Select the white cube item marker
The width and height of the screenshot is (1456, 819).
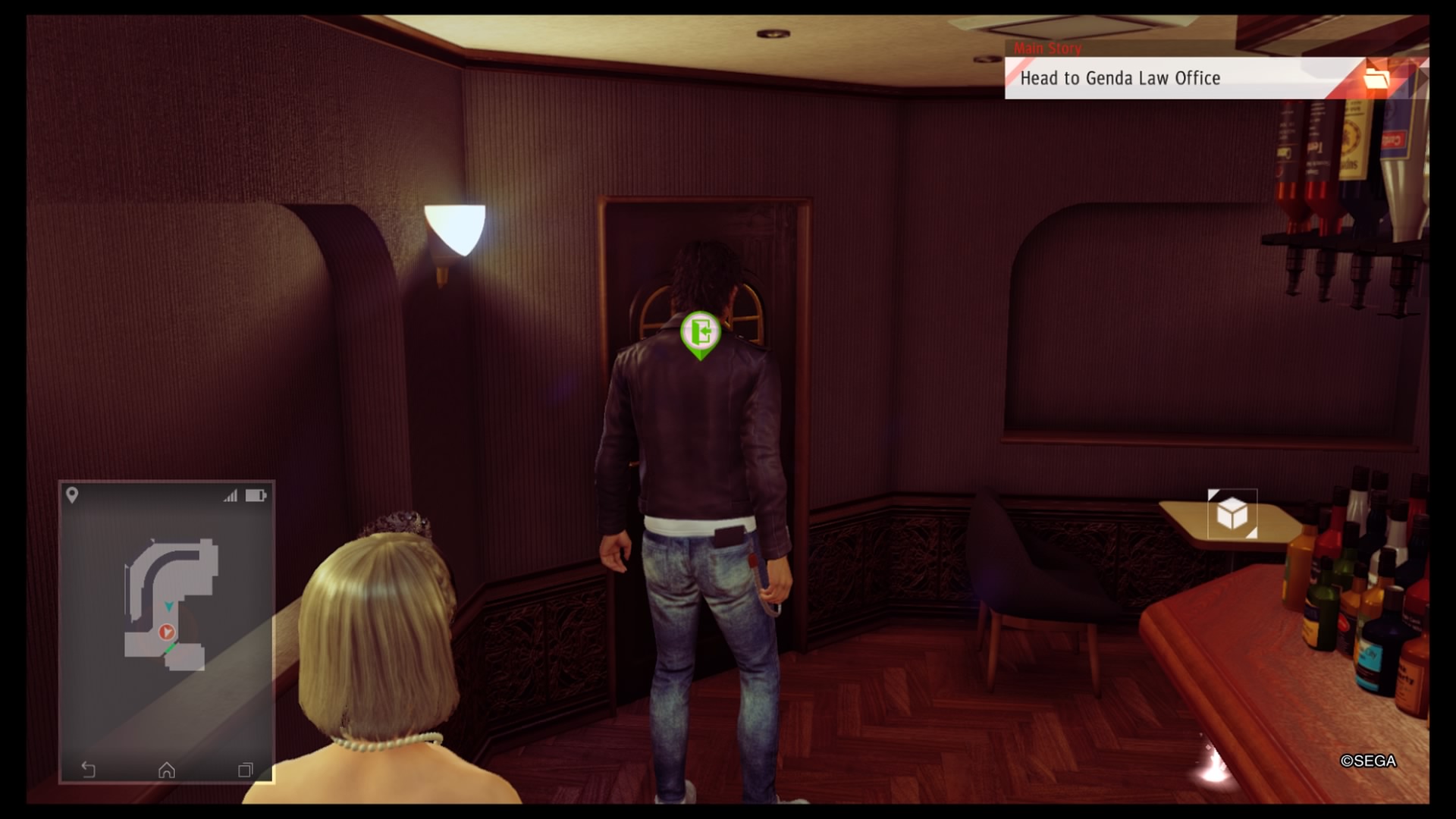[x=1232, y=514]
